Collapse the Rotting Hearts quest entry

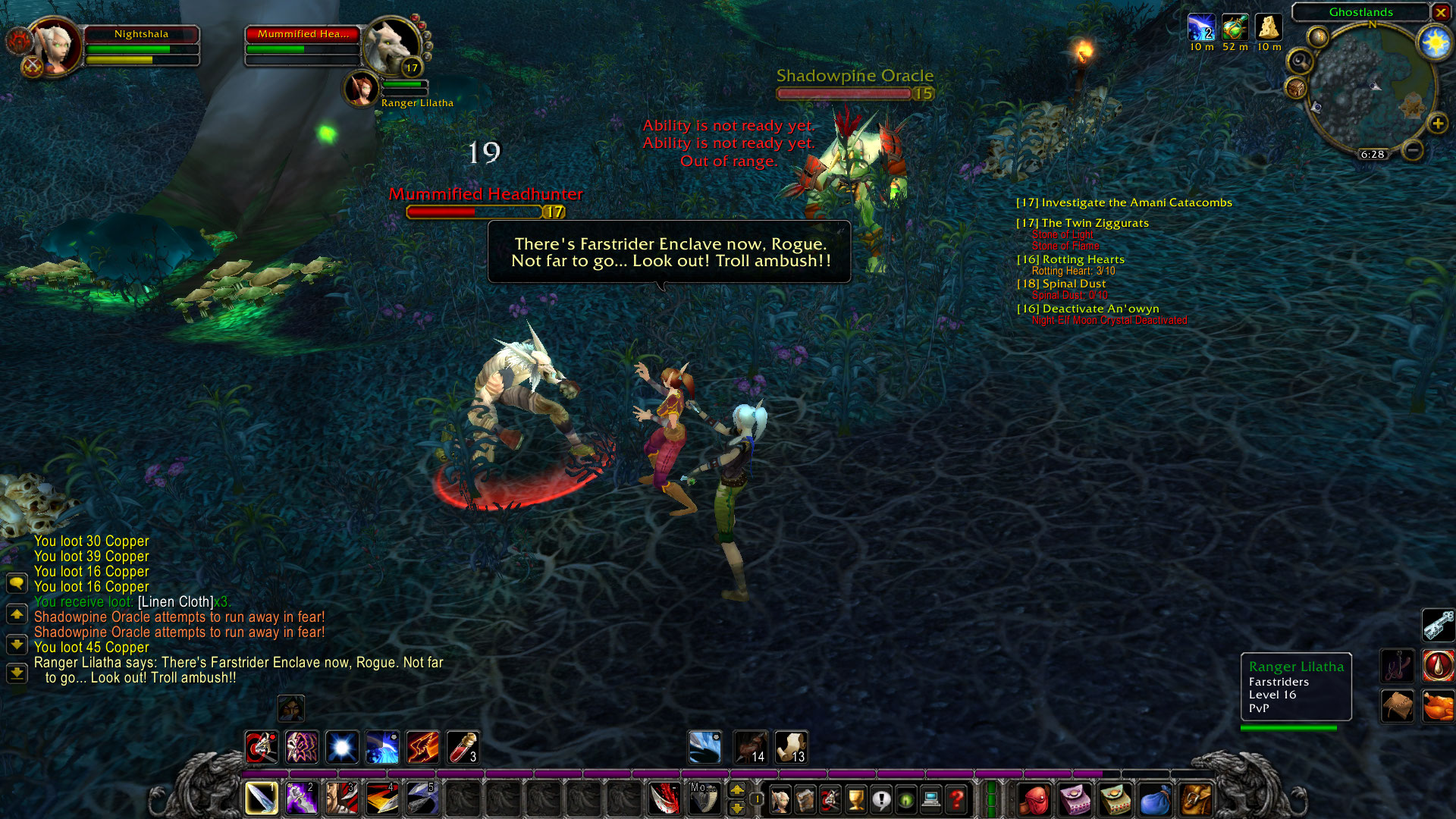(1072, 259)
